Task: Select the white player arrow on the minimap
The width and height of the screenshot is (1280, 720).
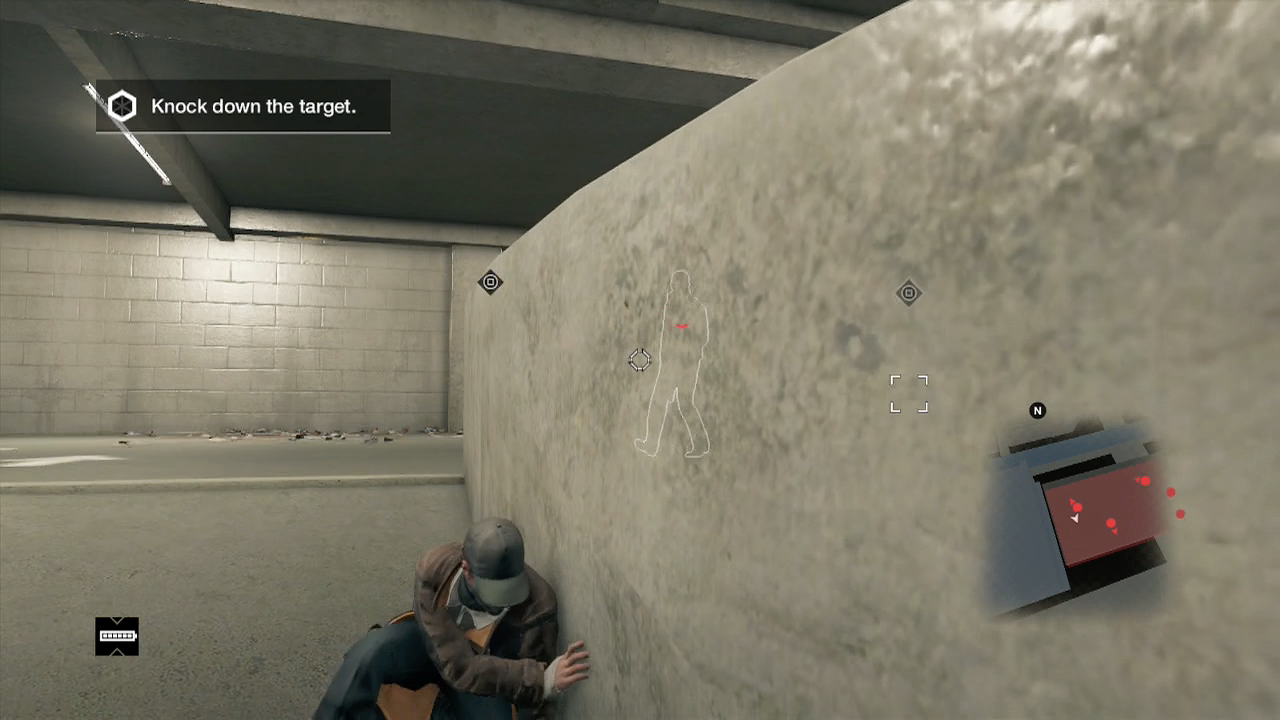Action: (1075, 517)
